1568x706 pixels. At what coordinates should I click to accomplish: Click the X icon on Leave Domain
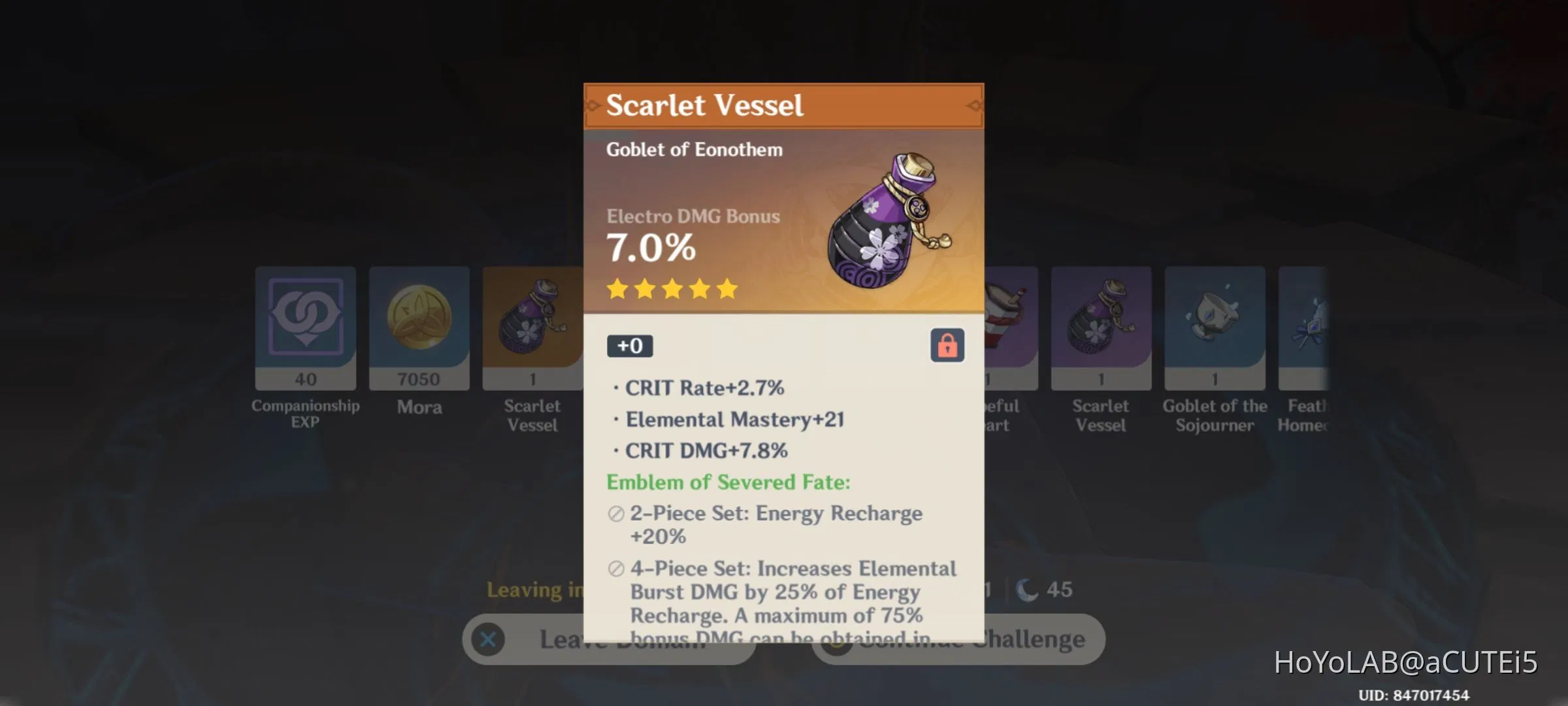tap(489, 639)
